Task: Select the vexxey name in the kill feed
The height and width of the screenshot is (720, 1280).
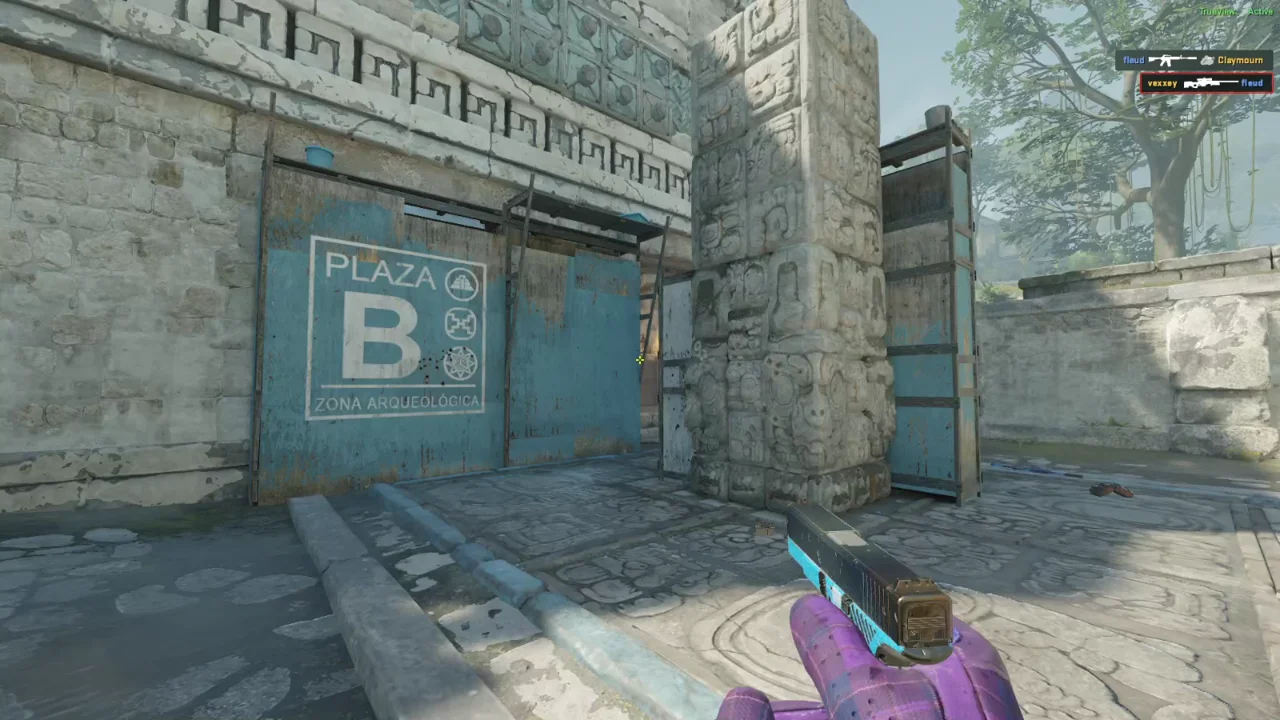Action: (1163, 83)
